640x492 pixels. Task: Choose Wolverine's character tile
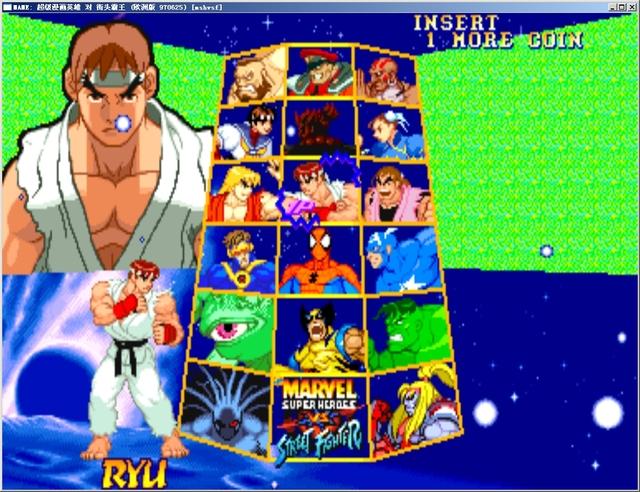click(320, 332)
